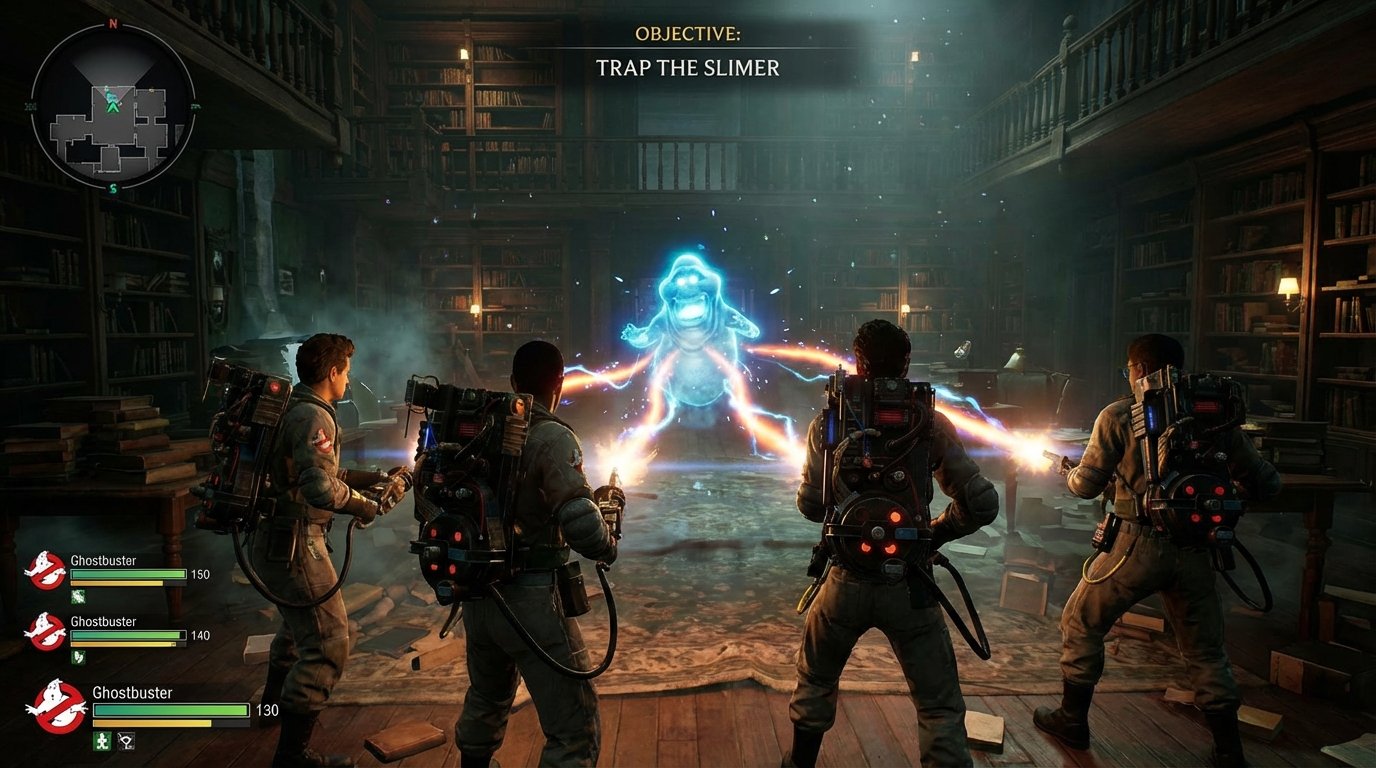Click the 150 health value of the first teammate
This screenshot has width=1376, height=768.
click(200, 574)
